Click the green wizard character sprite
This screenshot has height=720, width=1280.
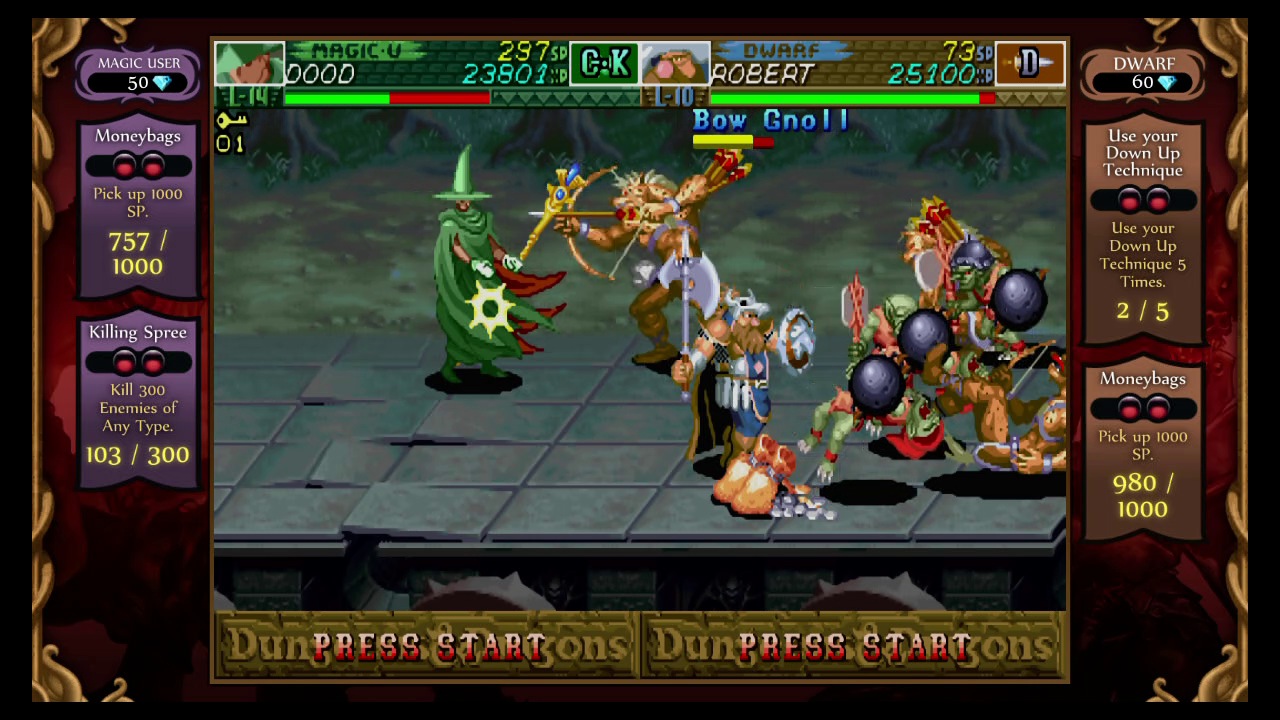470,280
